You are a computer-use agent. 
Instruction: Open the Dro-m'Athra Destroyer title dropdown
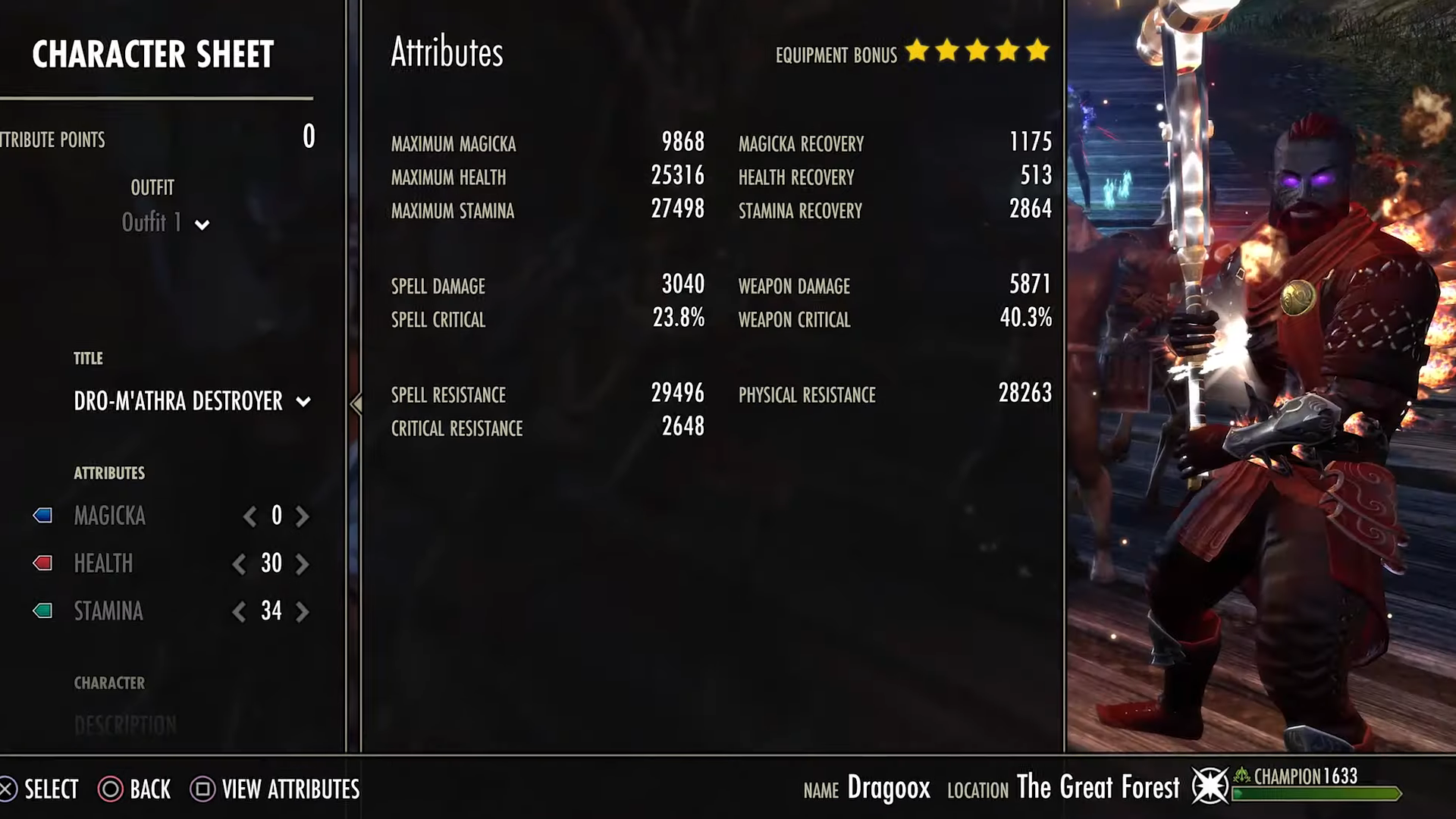303,402
